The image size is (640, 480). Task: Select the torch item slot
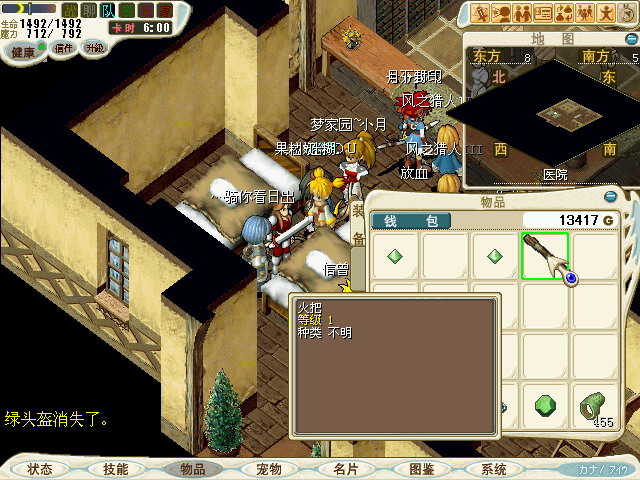545,256
